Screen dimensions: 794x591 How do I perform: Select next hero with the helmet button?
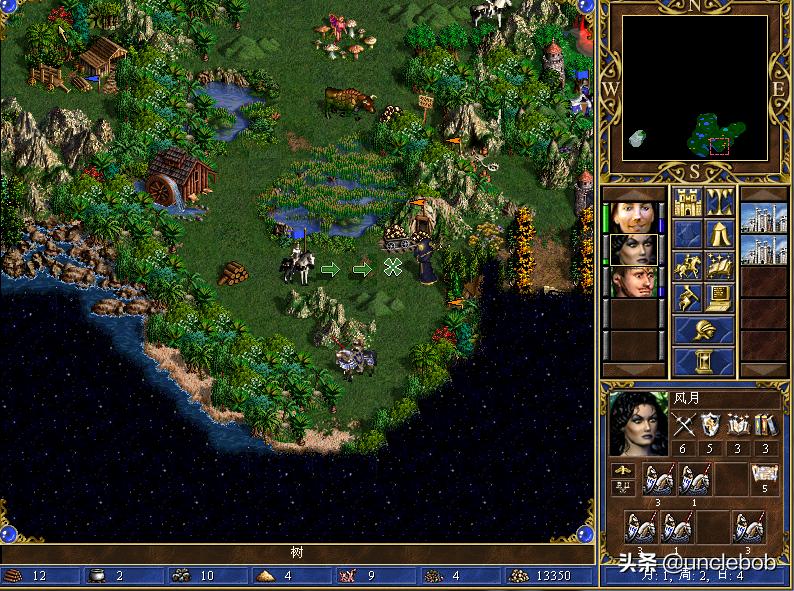point(703,329)
